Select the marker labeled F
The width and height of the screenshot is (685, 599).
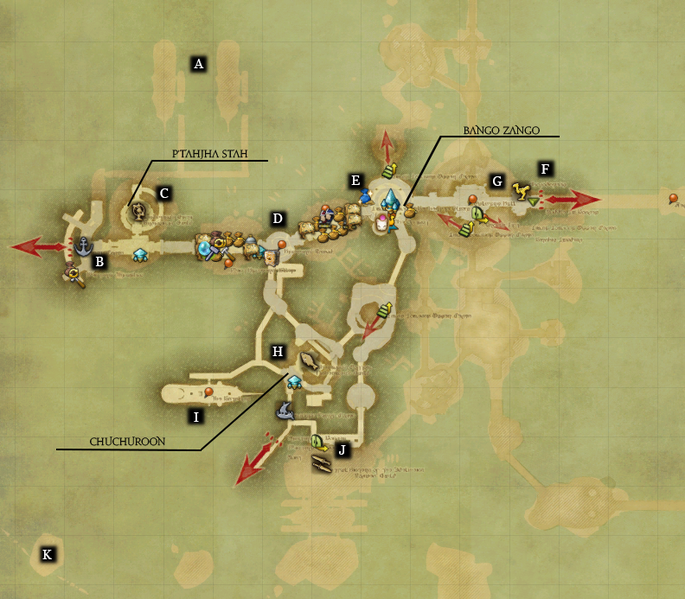tap(545, 170)
